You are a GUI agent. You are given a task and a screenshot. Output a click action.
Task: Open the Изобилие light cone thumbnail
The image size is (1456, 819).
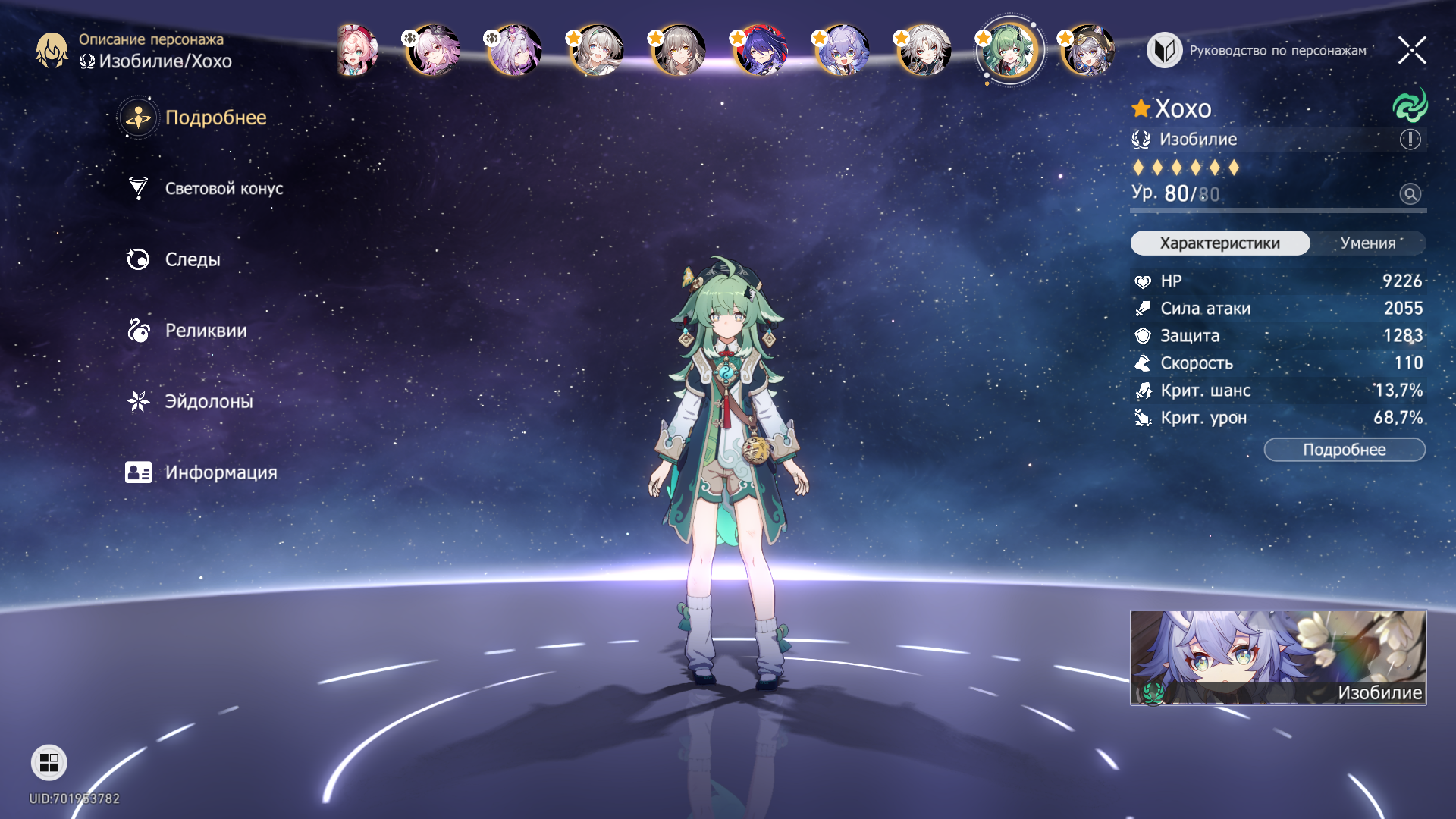(x=1278, y=657)
